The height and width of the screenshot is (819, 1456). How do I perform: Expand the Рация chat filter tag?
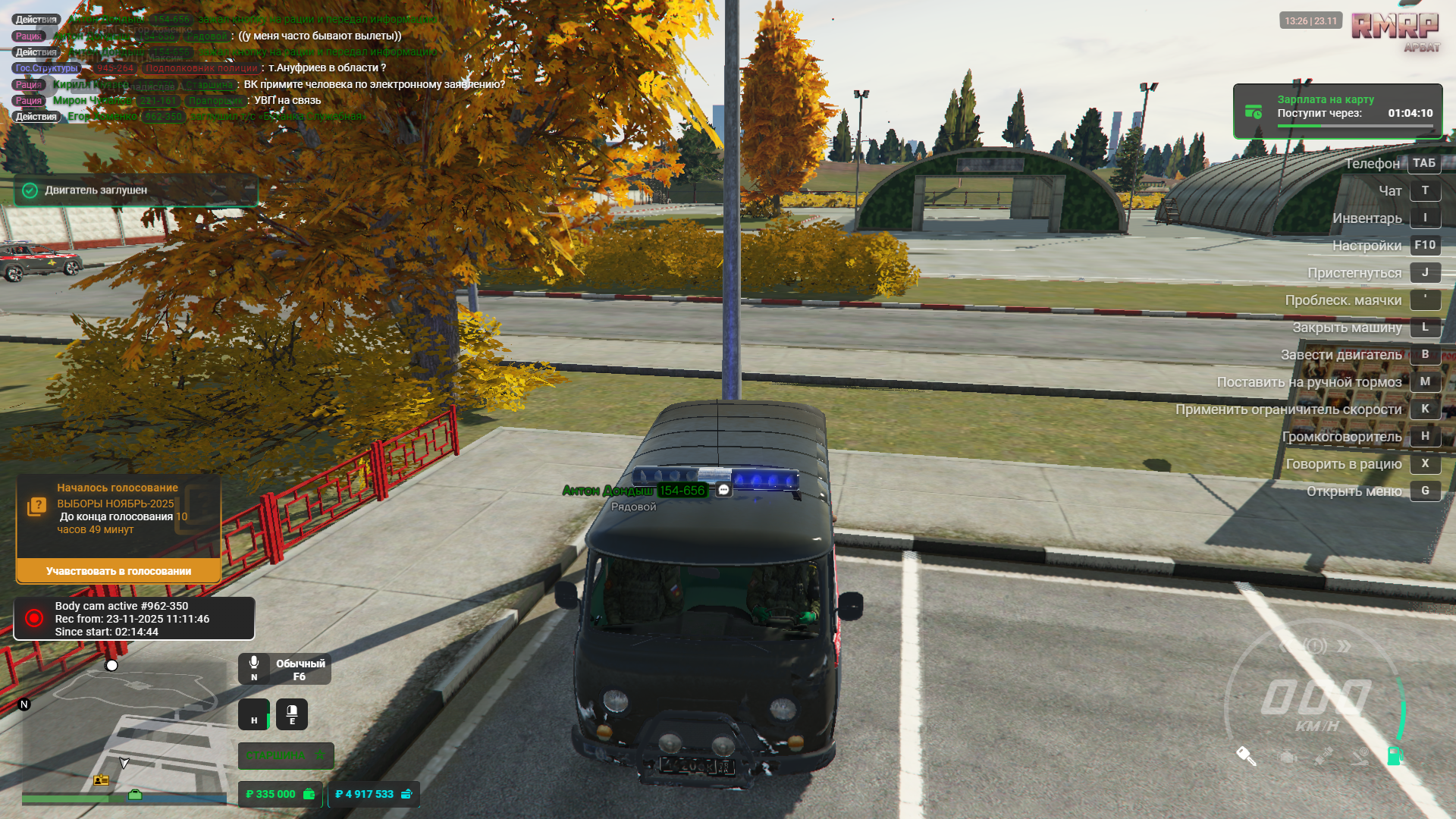(27, 34)
